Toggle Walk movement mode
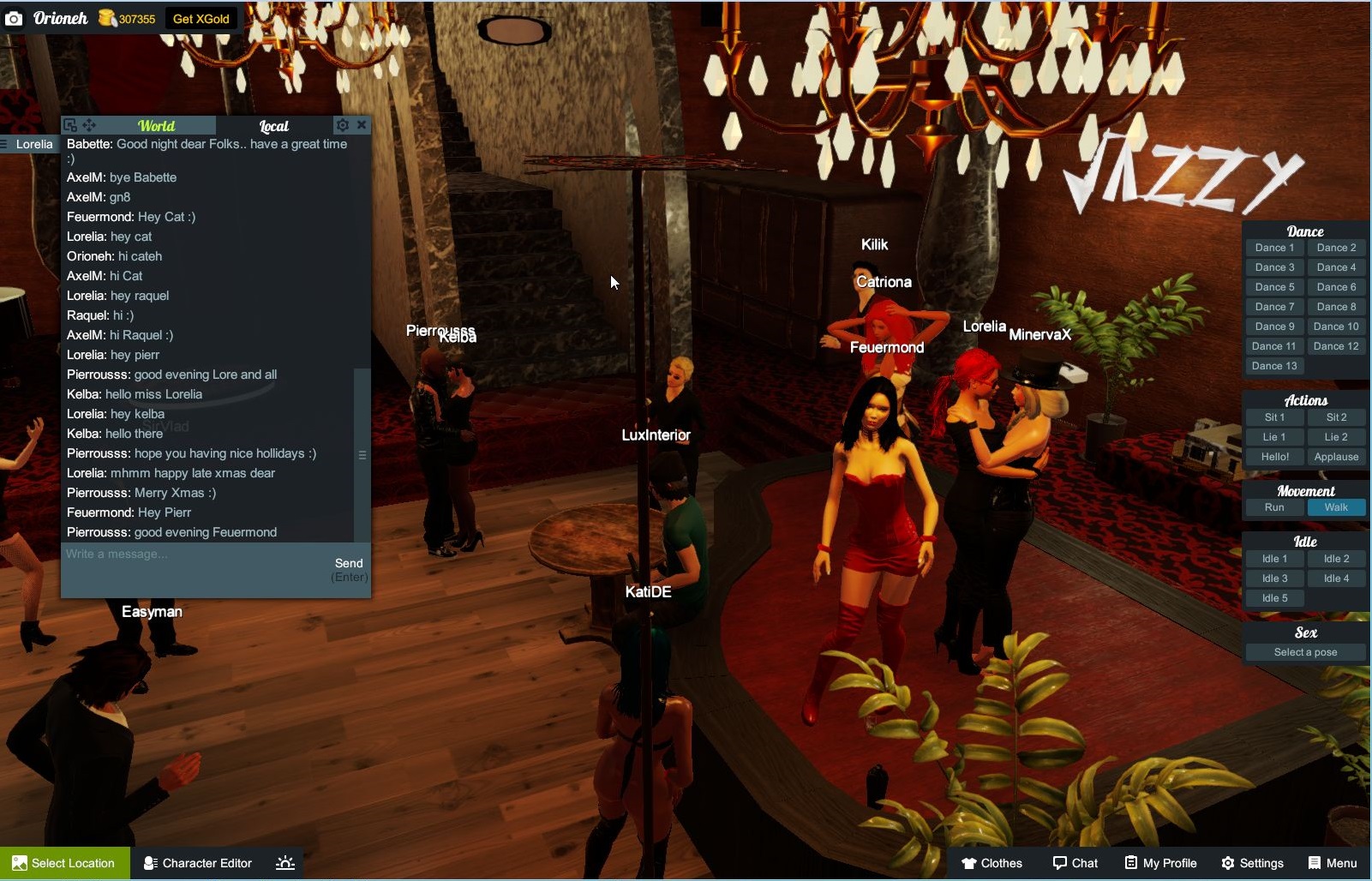The image size is (1372, 881). [x=1336, y=506]
